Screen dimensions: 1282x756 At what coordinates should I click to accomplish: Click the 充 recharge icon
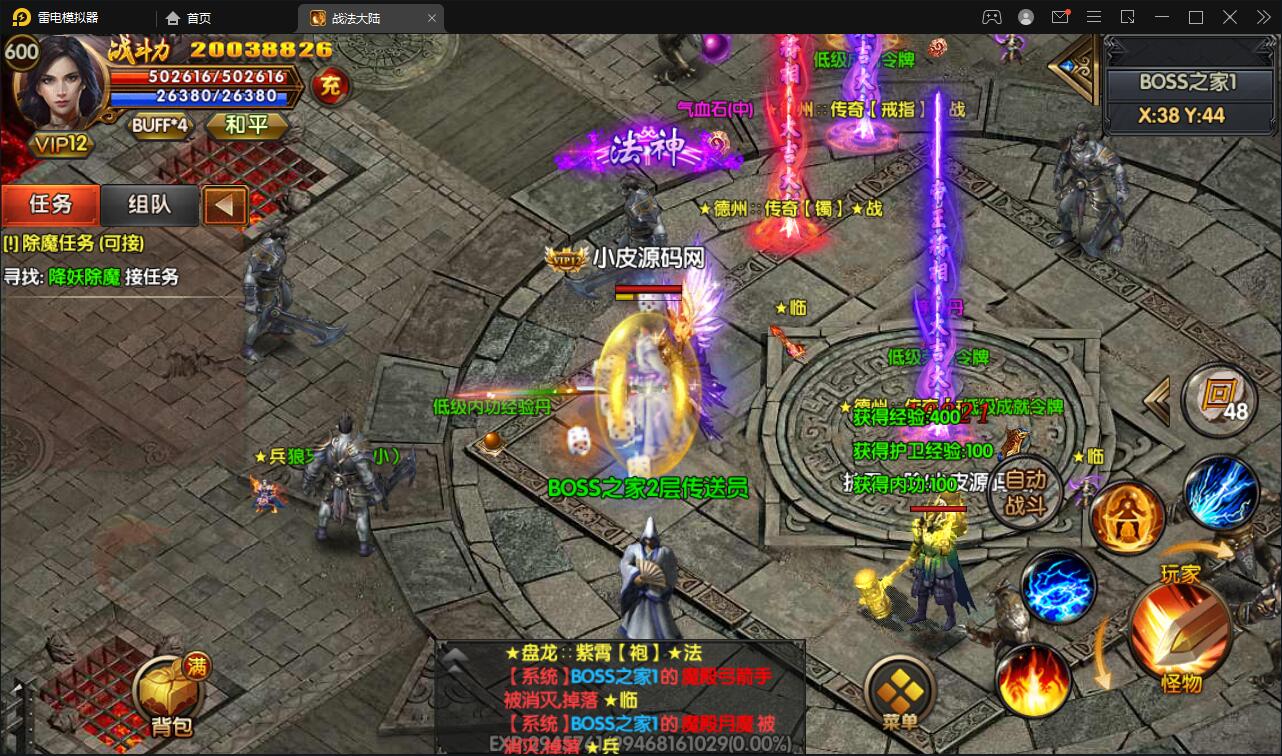pos(331,87)
